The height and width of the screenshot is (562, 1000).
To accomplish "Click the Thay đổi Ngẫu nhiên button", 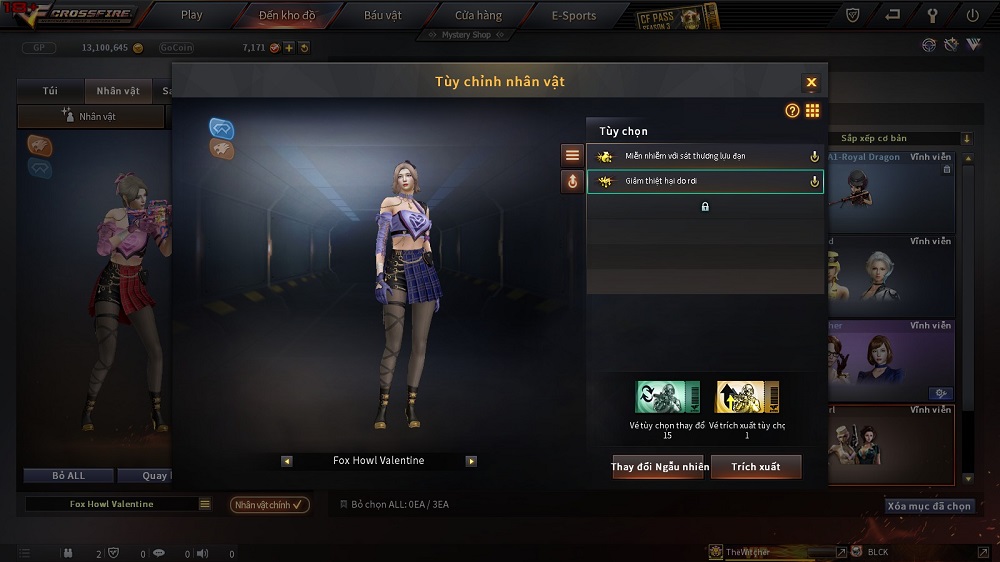I will 659,467.
